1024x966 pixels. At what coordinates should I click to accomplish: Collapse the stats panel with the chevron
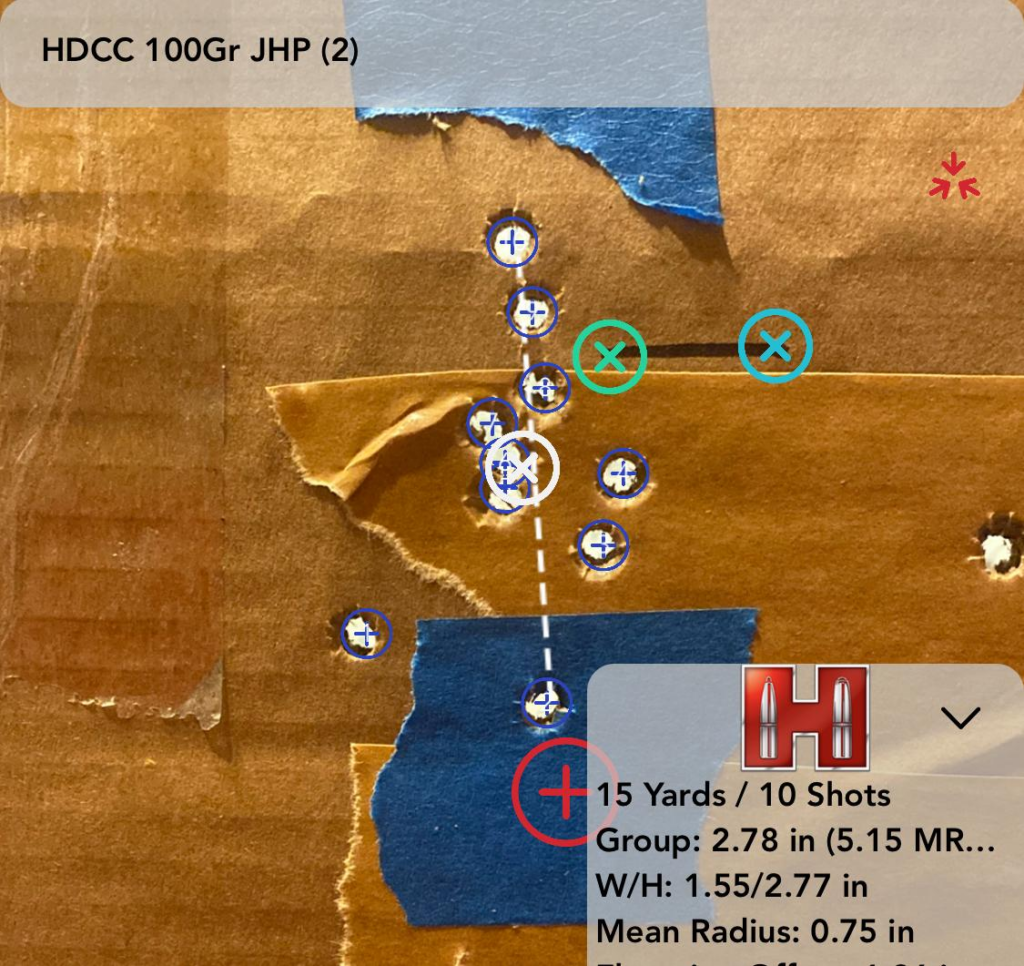pyautogui.click(x=961, y=717)
